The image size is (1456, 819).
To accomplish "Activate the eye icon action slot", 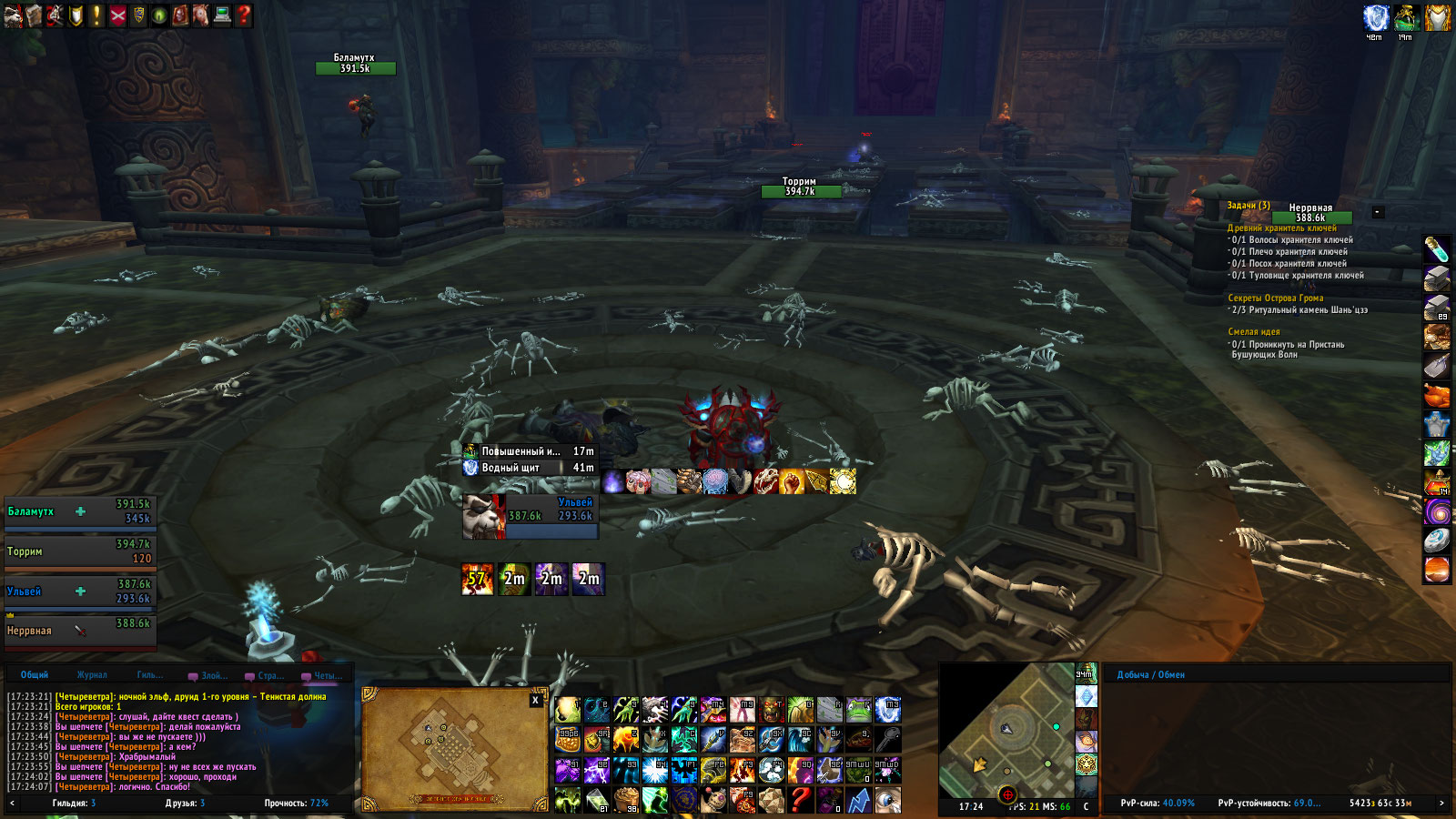I will 887,800.
